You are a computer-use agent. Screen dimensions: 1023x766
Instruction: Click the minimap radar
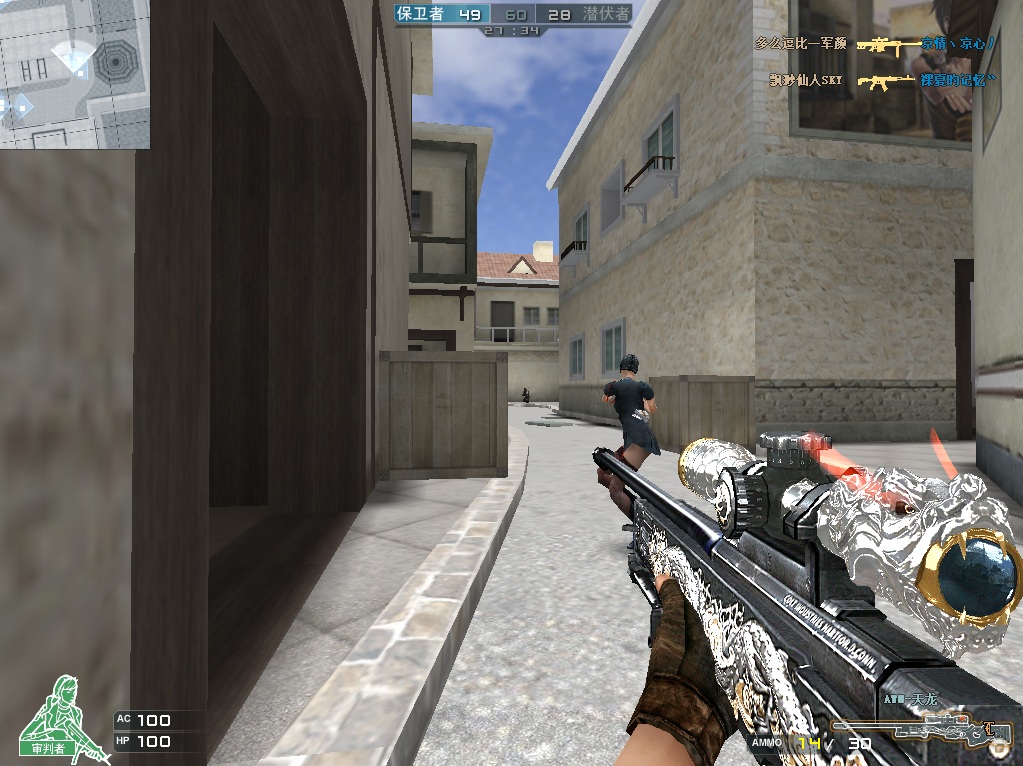tap(75, 74)
